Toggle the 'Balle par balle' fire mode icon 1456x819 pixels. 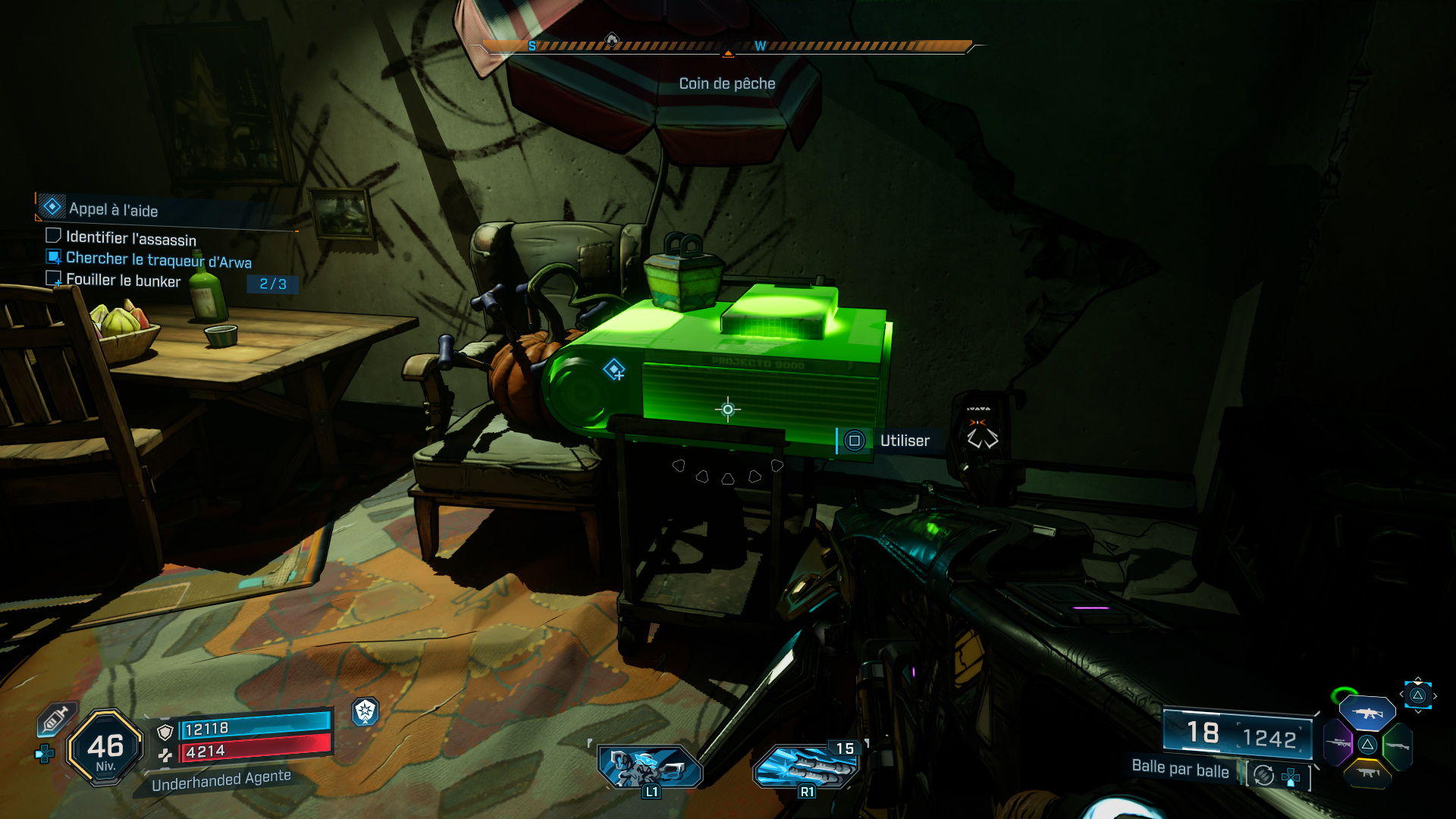point(1264,775)
